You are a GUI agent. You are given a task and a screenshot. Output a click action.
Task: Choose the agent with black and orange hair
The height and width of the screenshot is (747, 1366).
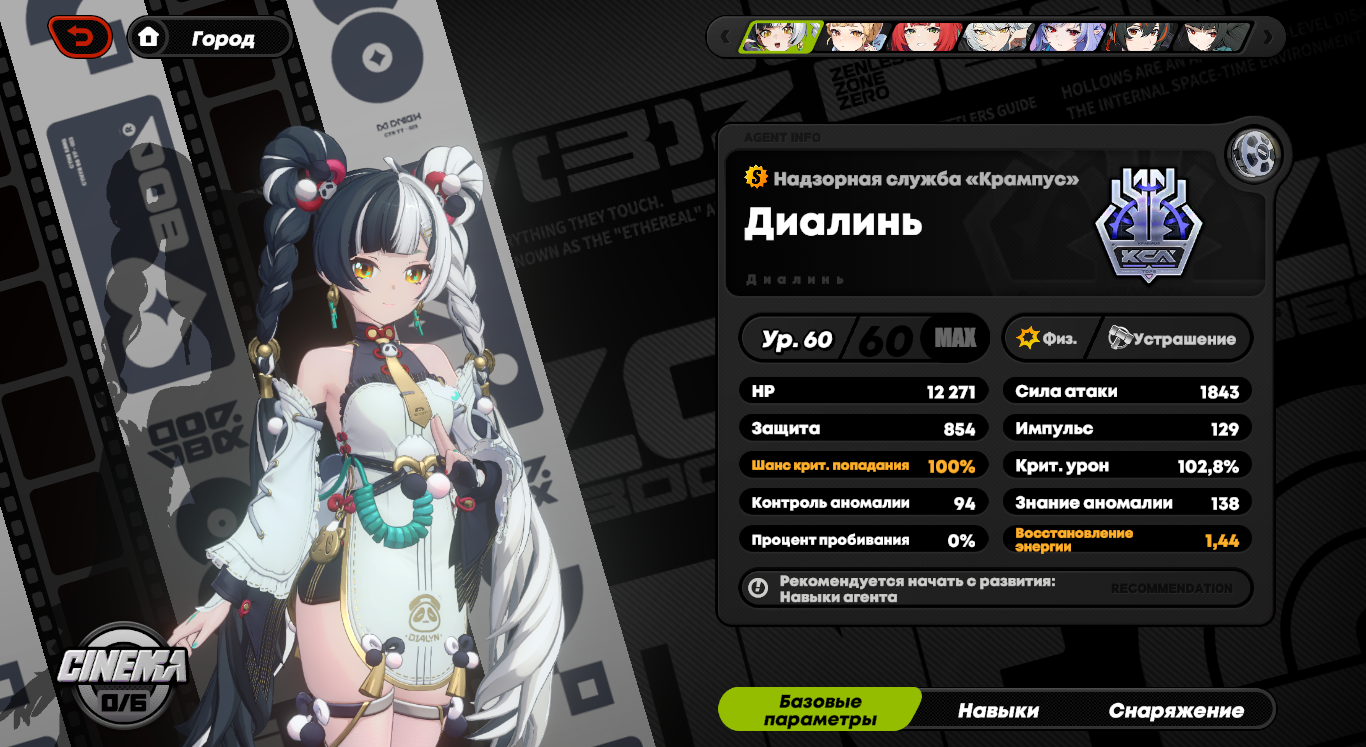(1136, 37)
